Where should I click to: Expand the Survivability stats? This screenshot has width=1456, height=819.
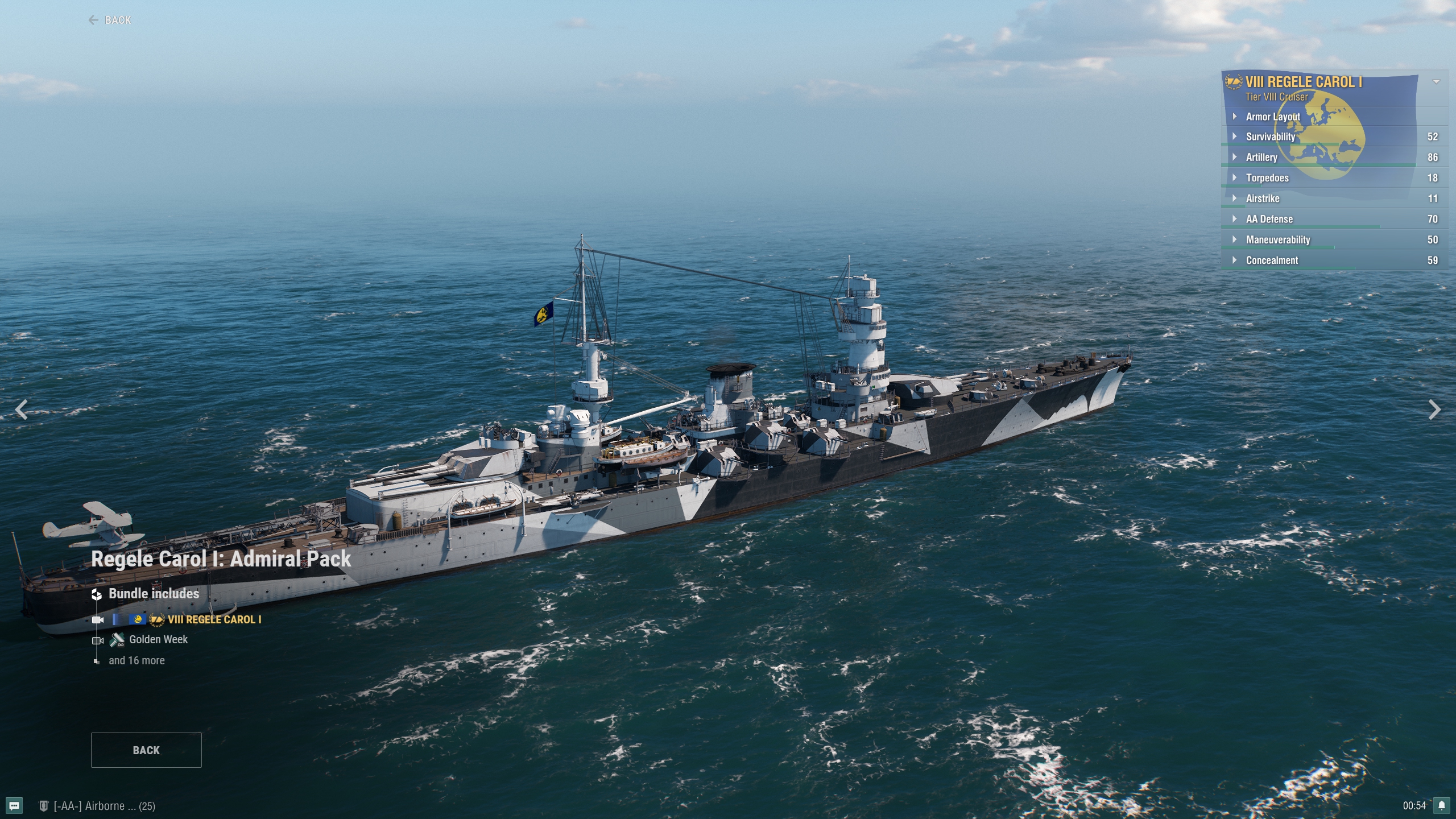point(1270,137)
